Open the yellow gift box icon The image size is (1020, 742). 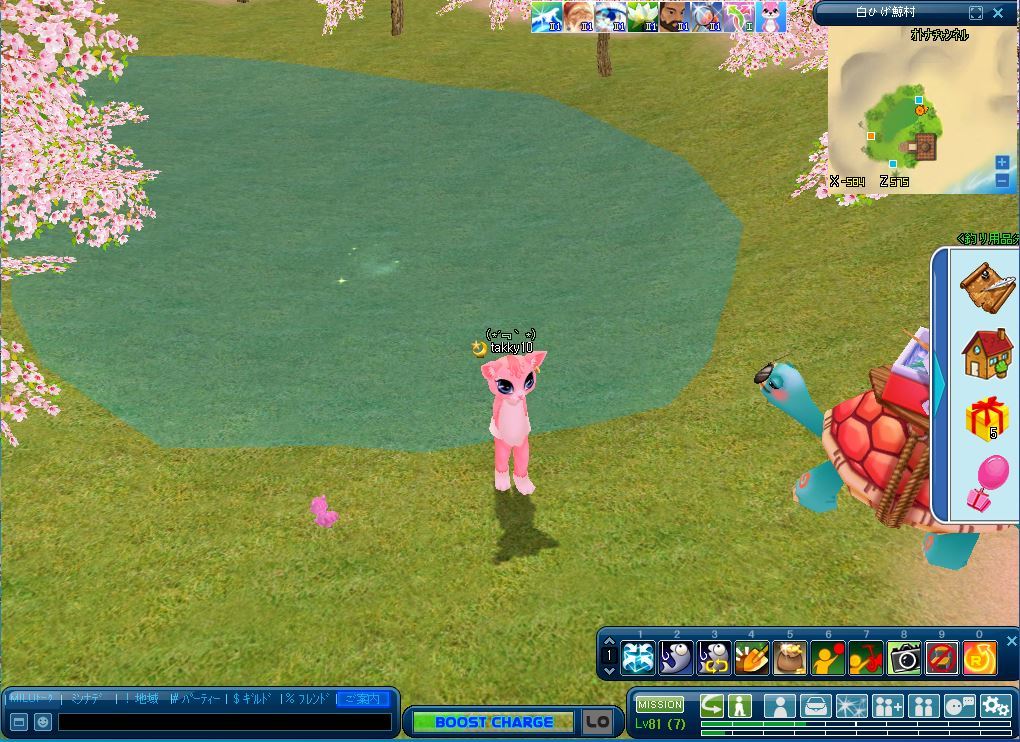(x=987, y=418)
